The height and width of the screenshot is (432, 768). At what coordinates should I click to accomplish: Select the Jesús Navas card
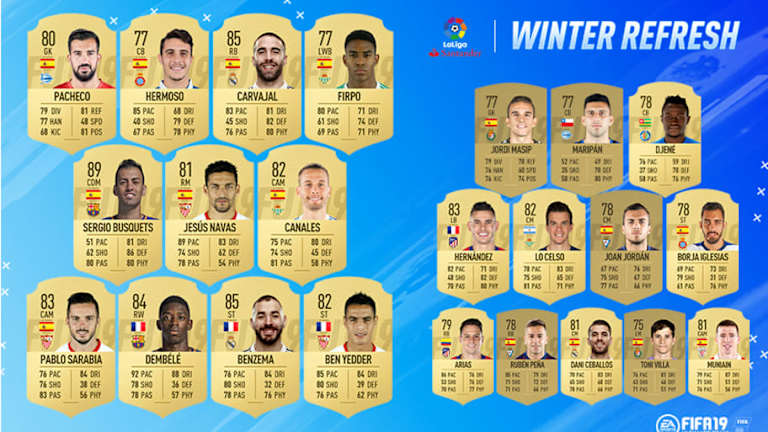point(208,208)
